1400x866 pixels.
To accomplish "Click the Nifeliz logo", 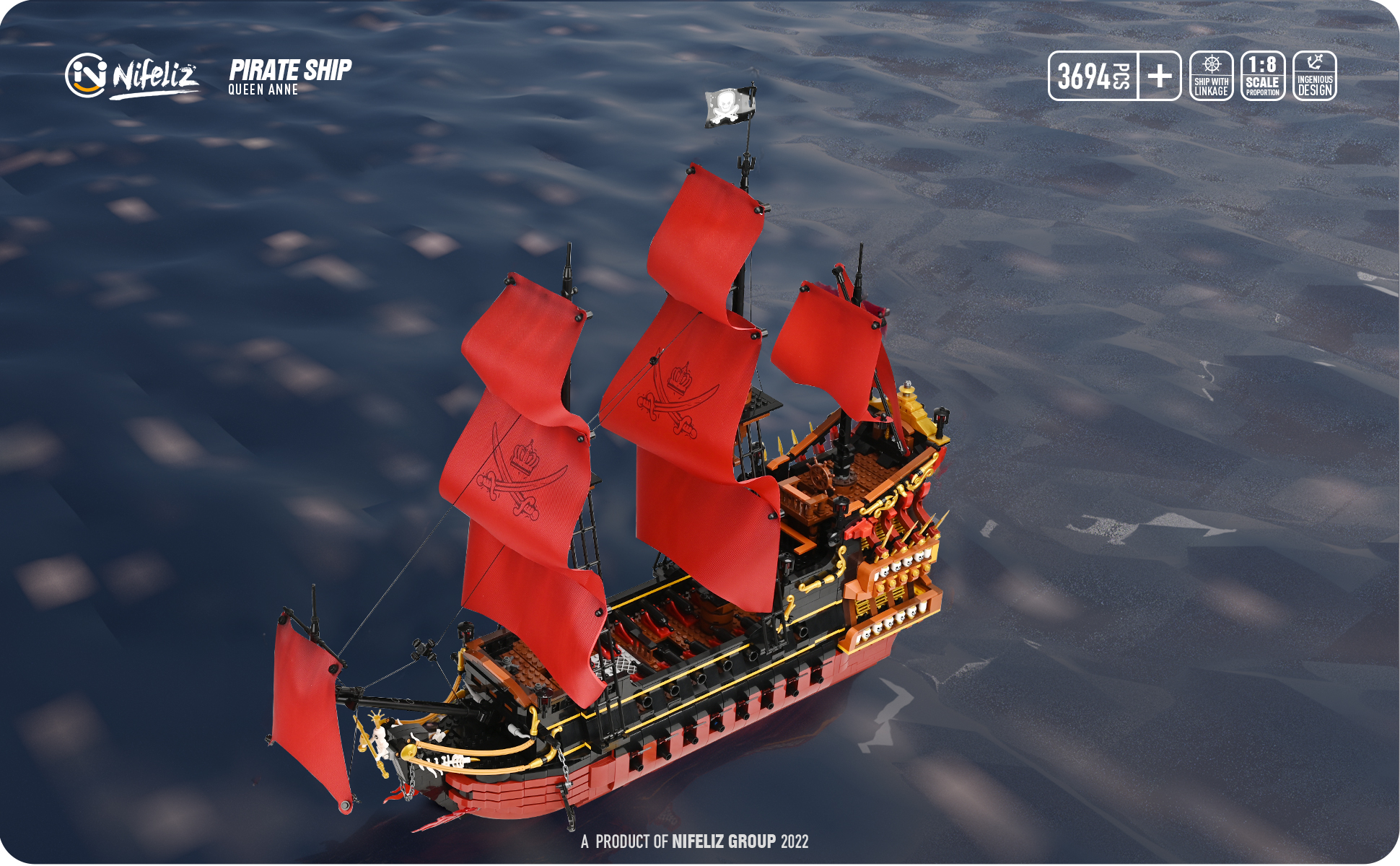I will 131,75.
